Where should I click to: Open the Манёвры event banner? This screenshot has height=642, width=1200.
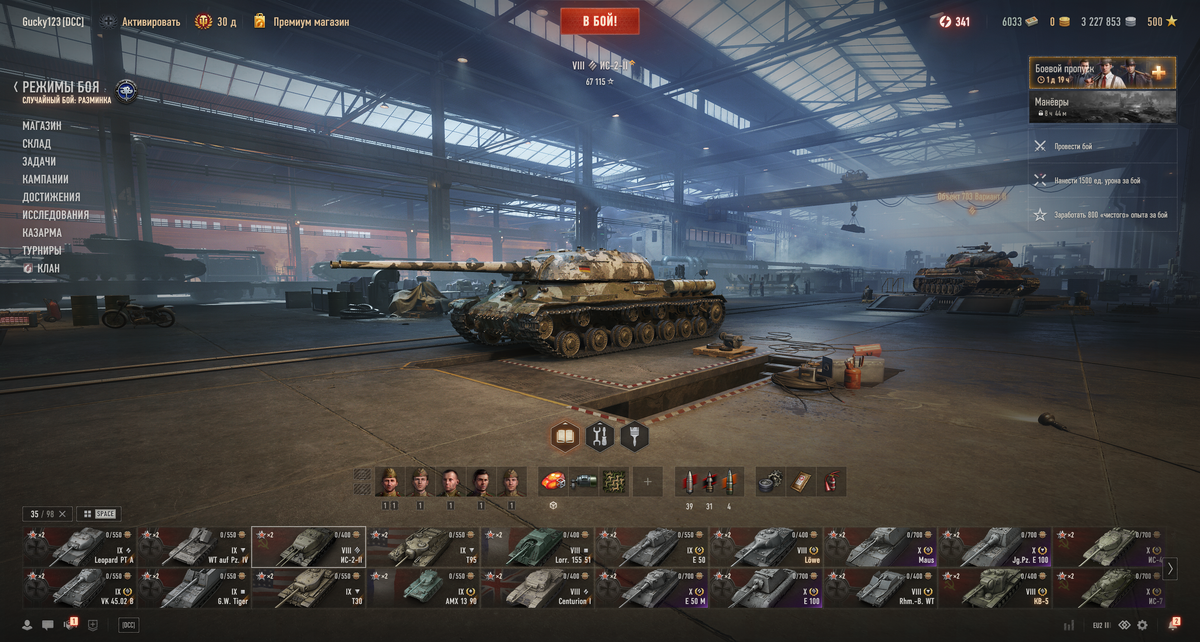(x=1102, y=107)
